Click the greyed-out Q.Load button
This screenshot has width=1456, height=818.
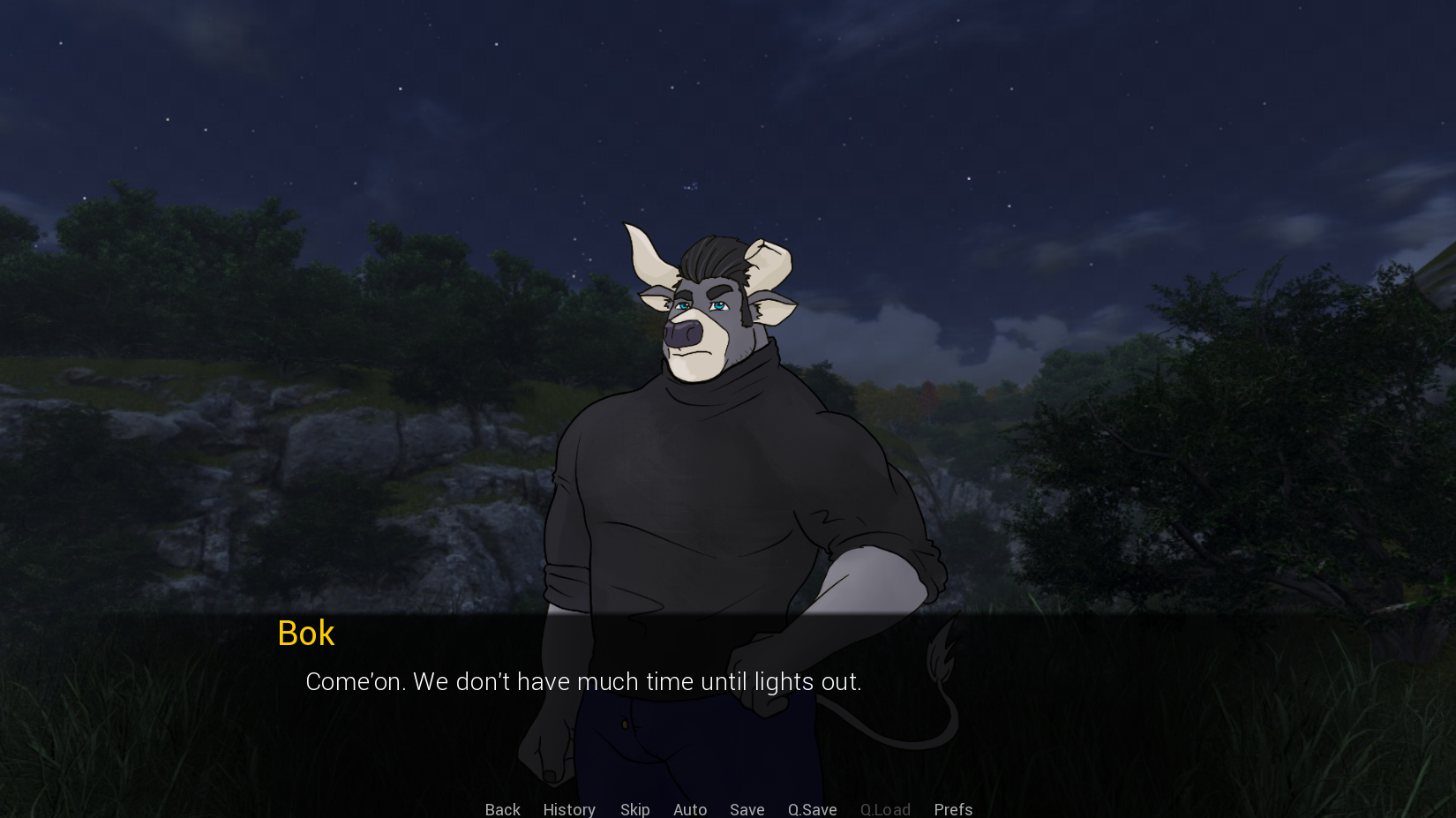click(x=885, y=809)
